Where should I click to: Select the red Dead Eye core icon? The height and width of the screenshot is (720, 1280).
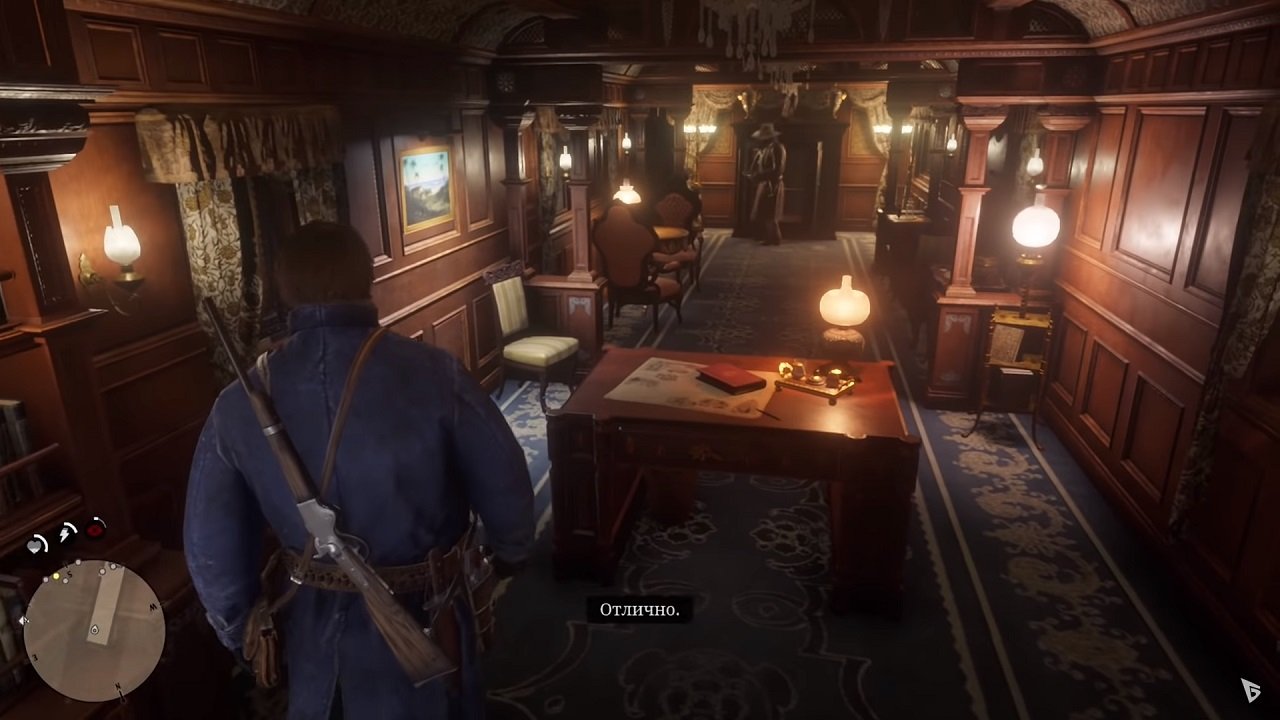coord(94,531)
